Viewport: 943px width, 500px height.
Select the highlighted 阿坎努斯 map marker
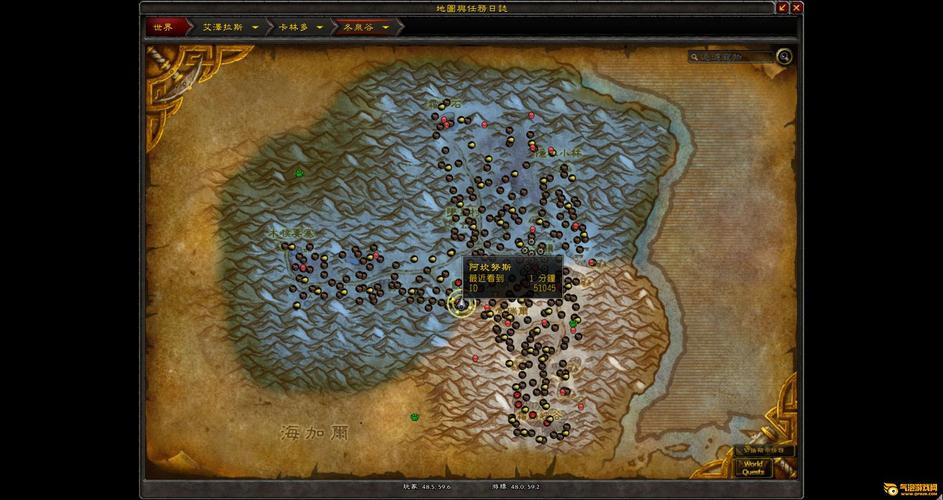pos(460,304)
